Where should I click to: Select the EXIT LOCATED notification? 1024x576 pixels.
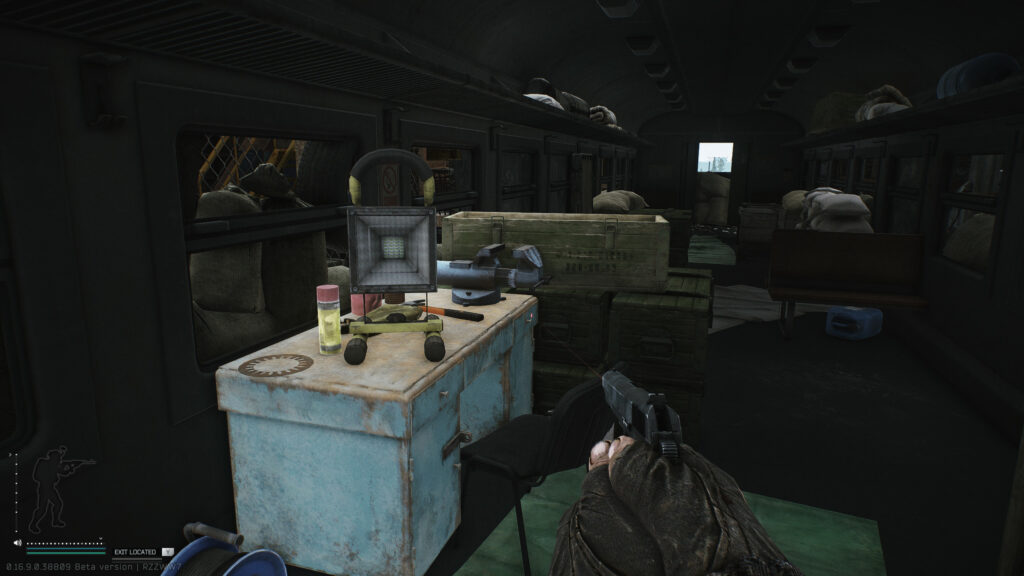(135, 551)
